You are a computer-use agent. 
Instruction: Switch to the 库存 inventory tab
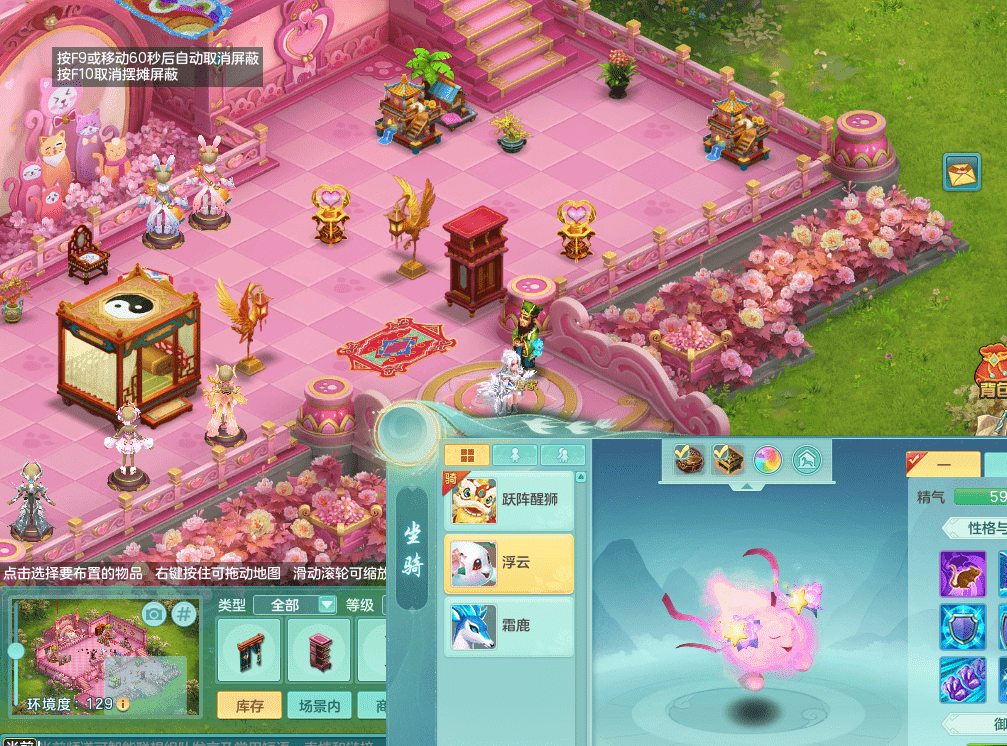pyautogui.click(x=249, y=705)
